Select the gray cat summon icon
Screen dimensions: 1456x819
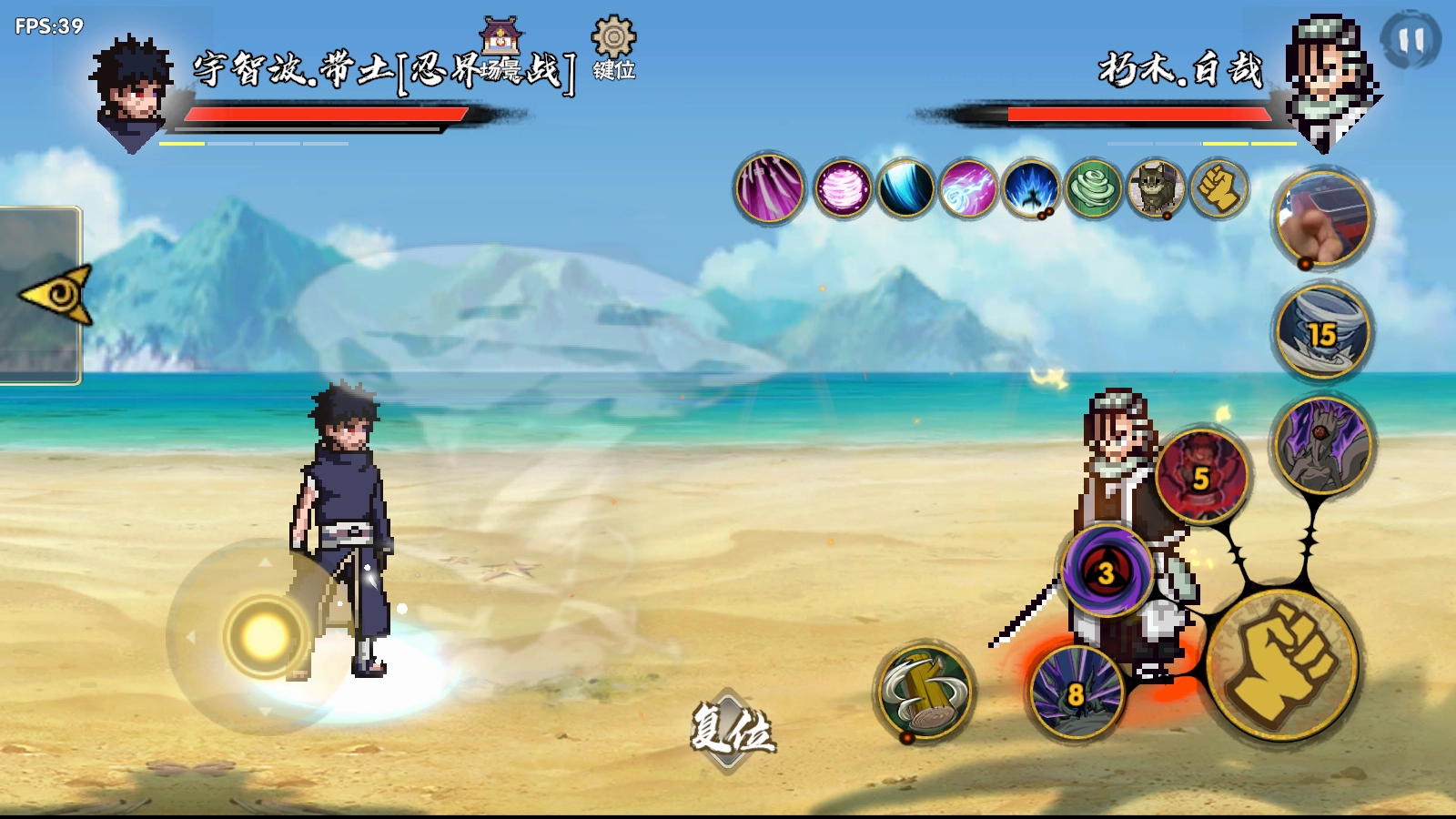click(1157, 189)
